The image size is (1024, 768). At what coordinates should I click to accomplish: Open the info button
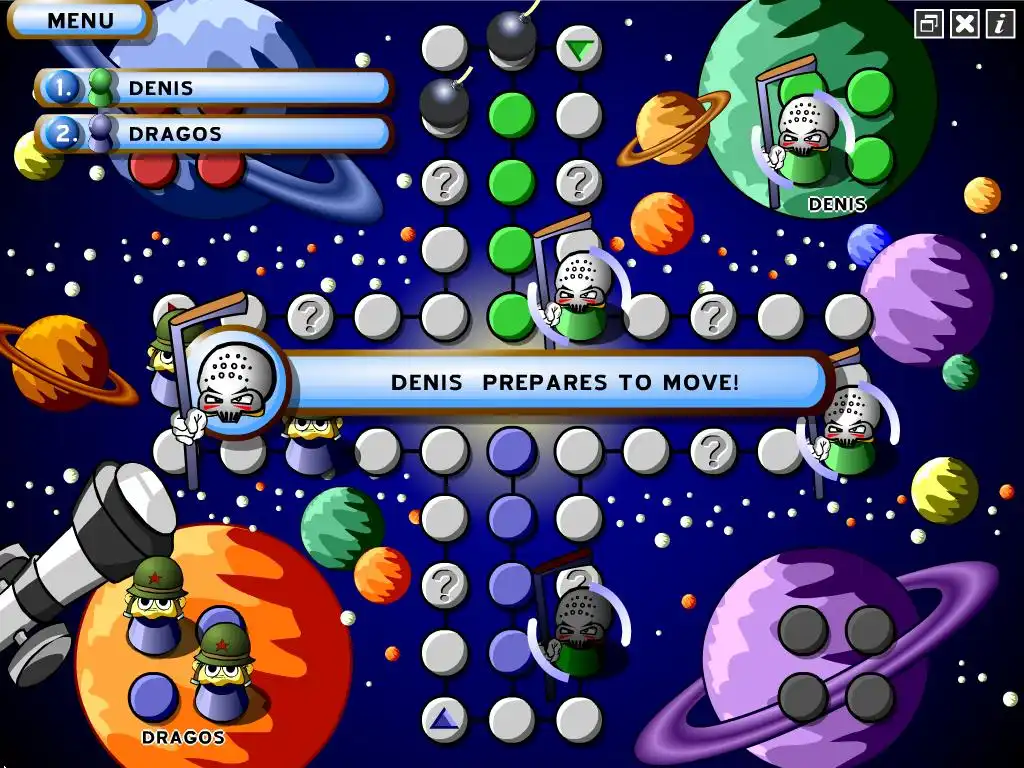pyautogui.click(x=999, y=24)
